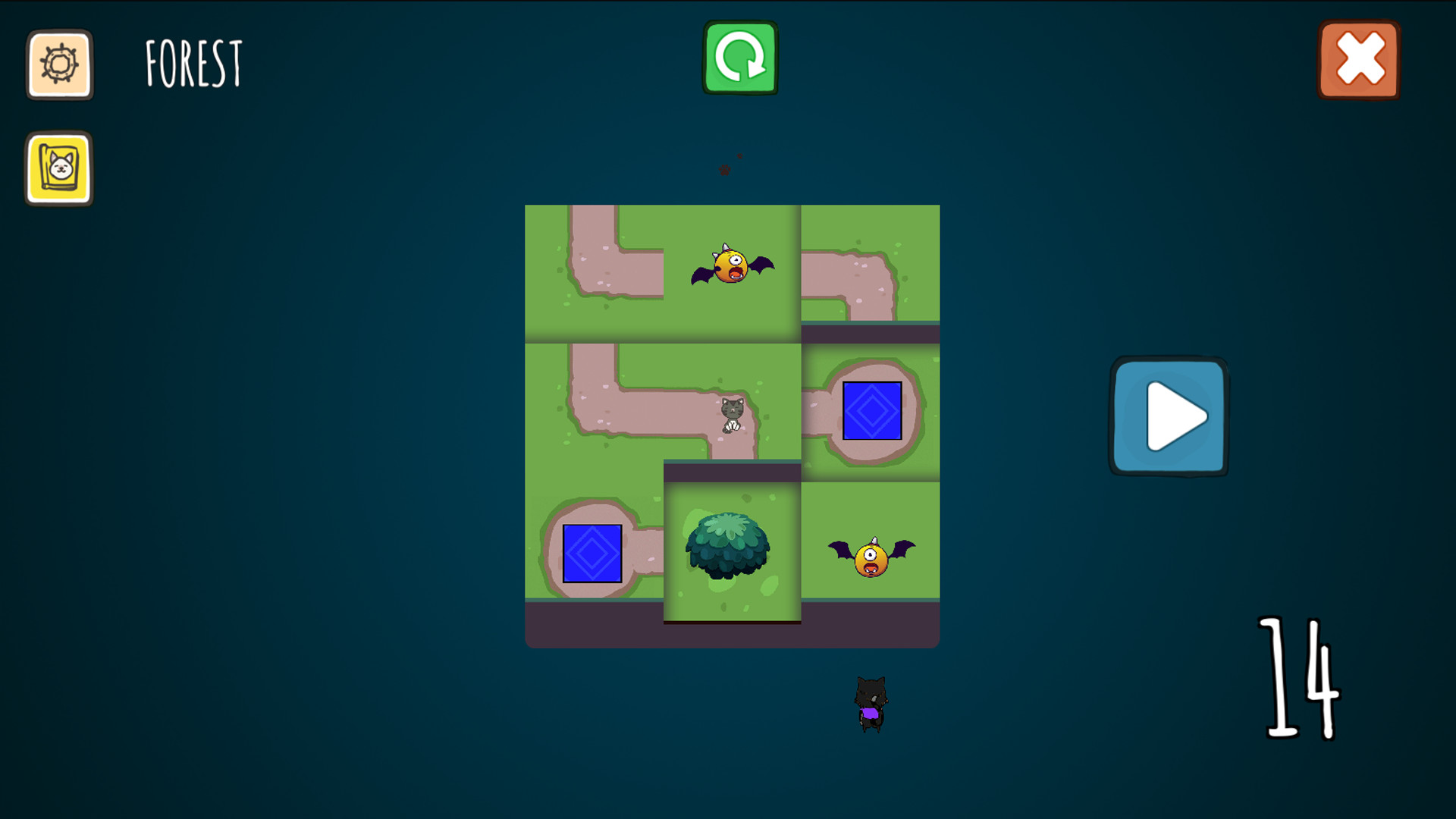Open the cat guidebook icon
Viewport: 1456px width, 819px height.
(59, 170)
